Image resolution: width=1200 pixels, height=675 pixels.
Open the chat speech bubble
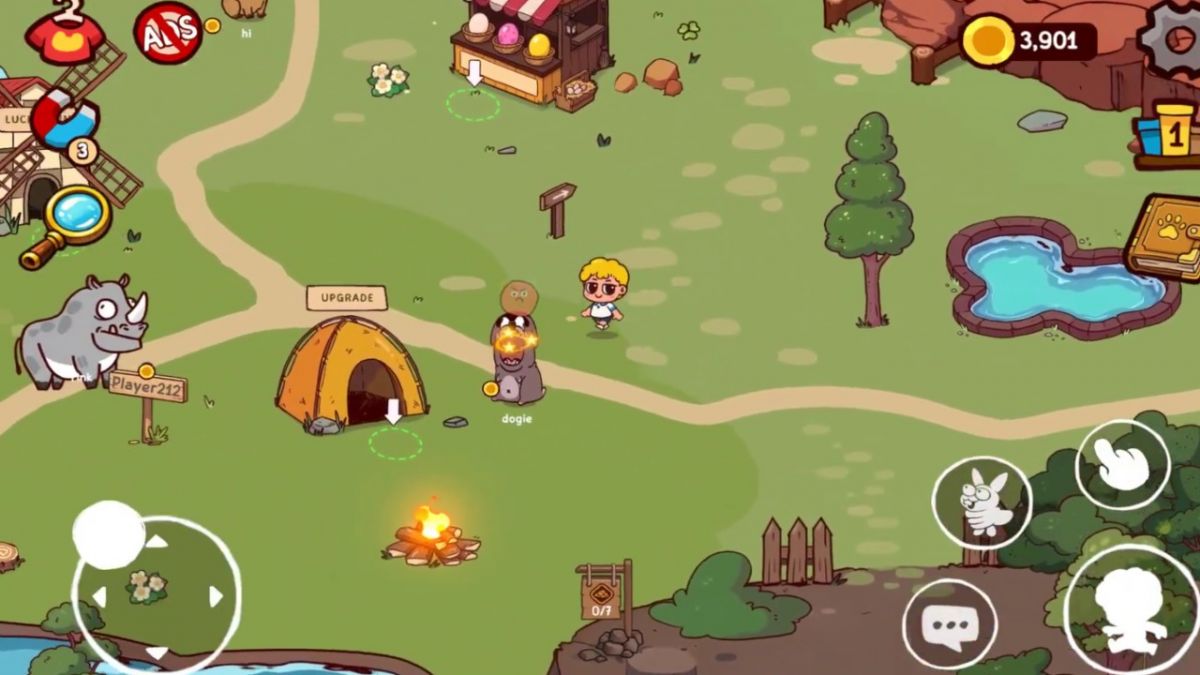pyautogui.click(x=949, y=625)
